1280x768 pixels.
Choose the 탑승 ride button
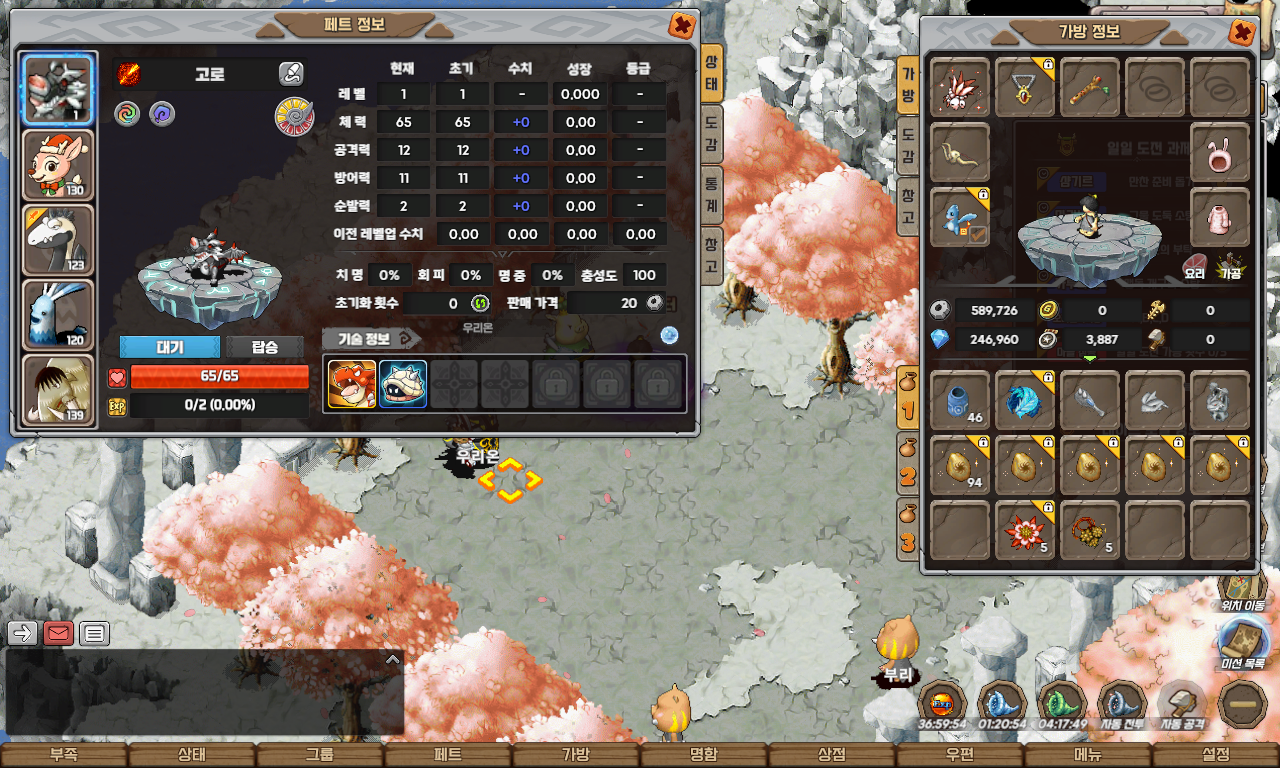pos(264,347)
